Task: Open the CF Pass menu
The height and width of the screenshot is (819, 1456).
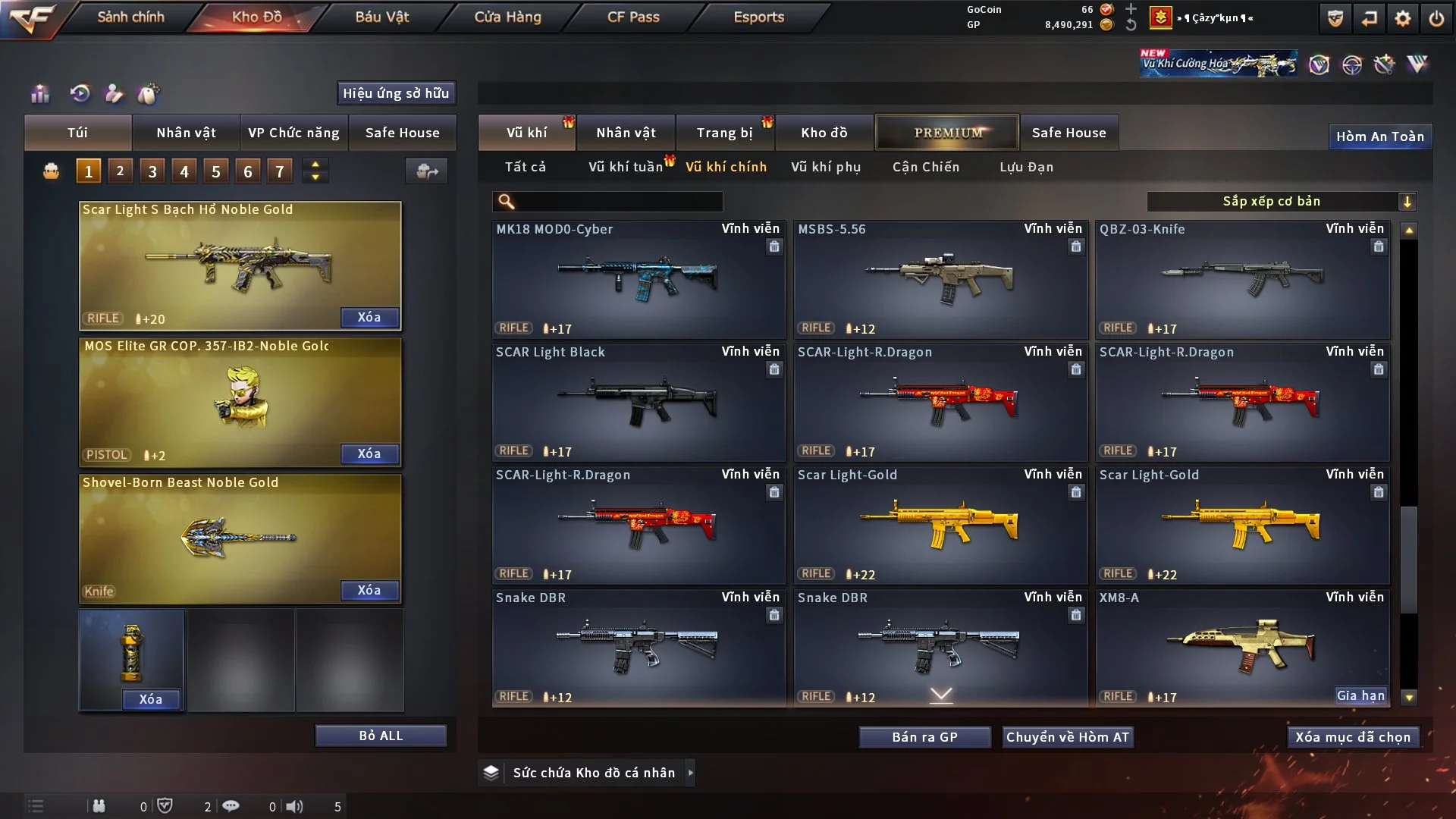Action: (633, 17)
